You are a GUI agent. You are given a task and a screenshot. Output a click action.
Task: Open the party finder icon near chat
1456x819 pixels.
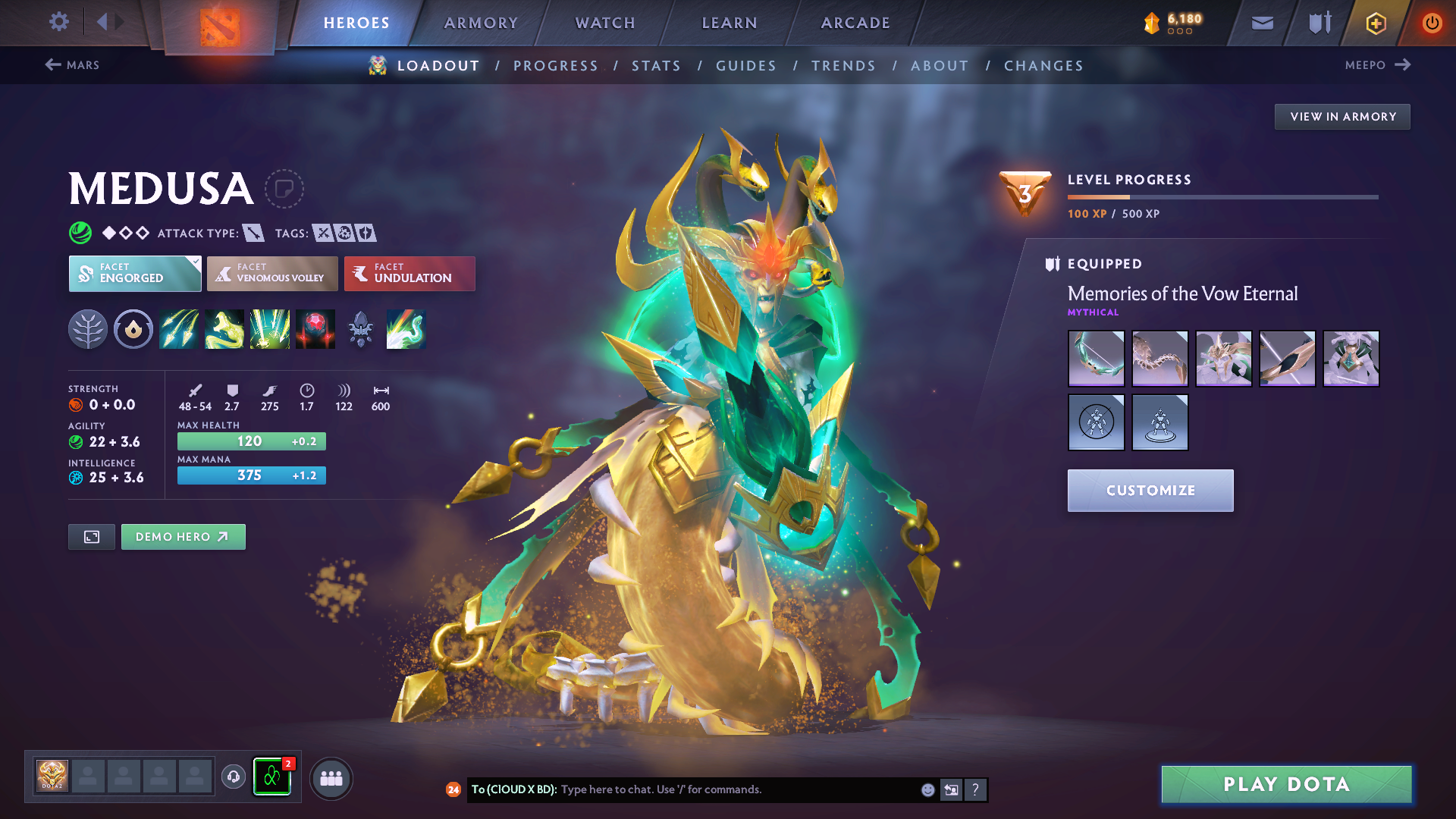[x=331, y=777]
